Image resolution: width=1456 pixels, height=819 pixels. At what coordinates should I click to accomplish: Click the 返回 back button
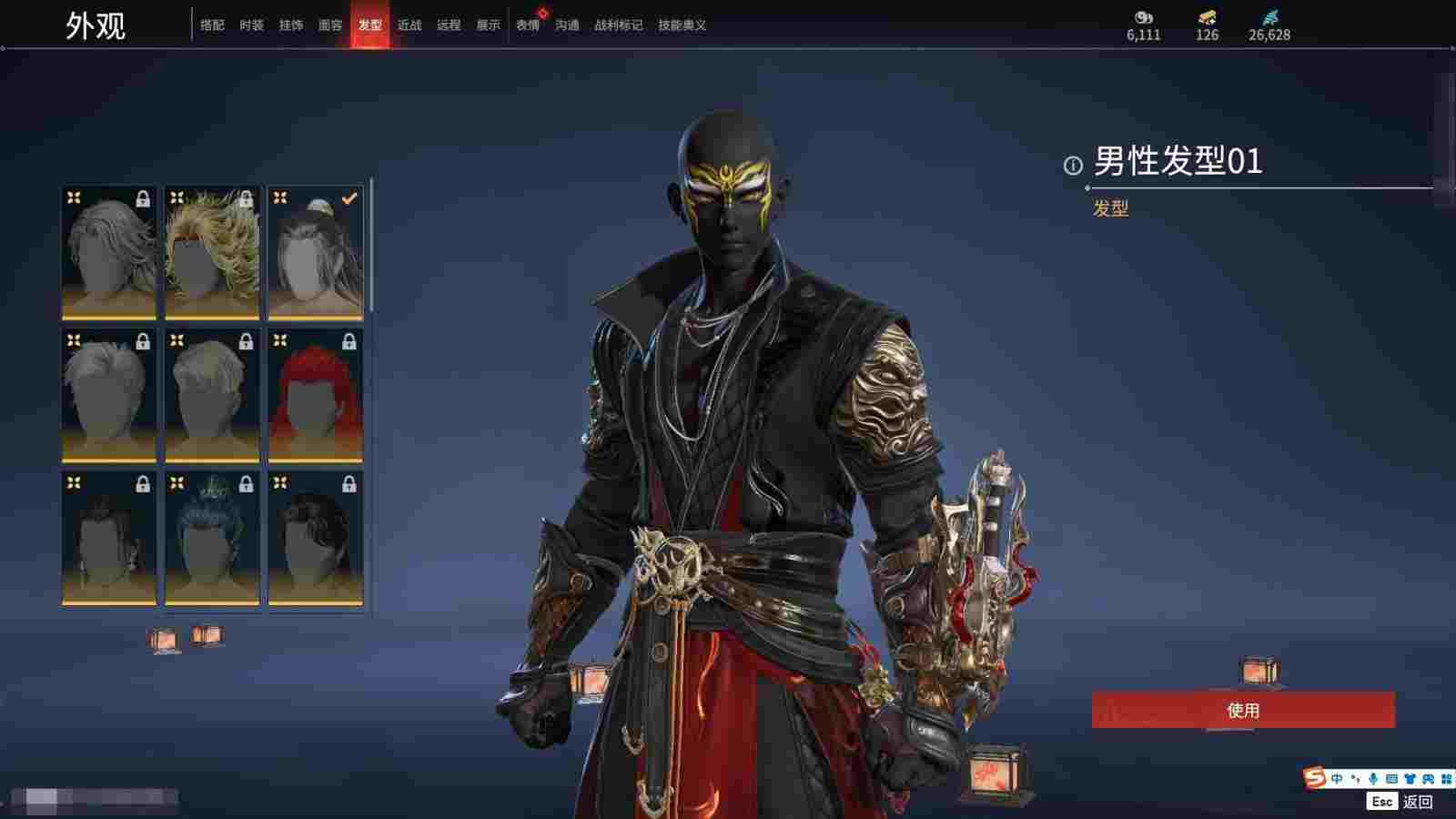(1417, 802)
